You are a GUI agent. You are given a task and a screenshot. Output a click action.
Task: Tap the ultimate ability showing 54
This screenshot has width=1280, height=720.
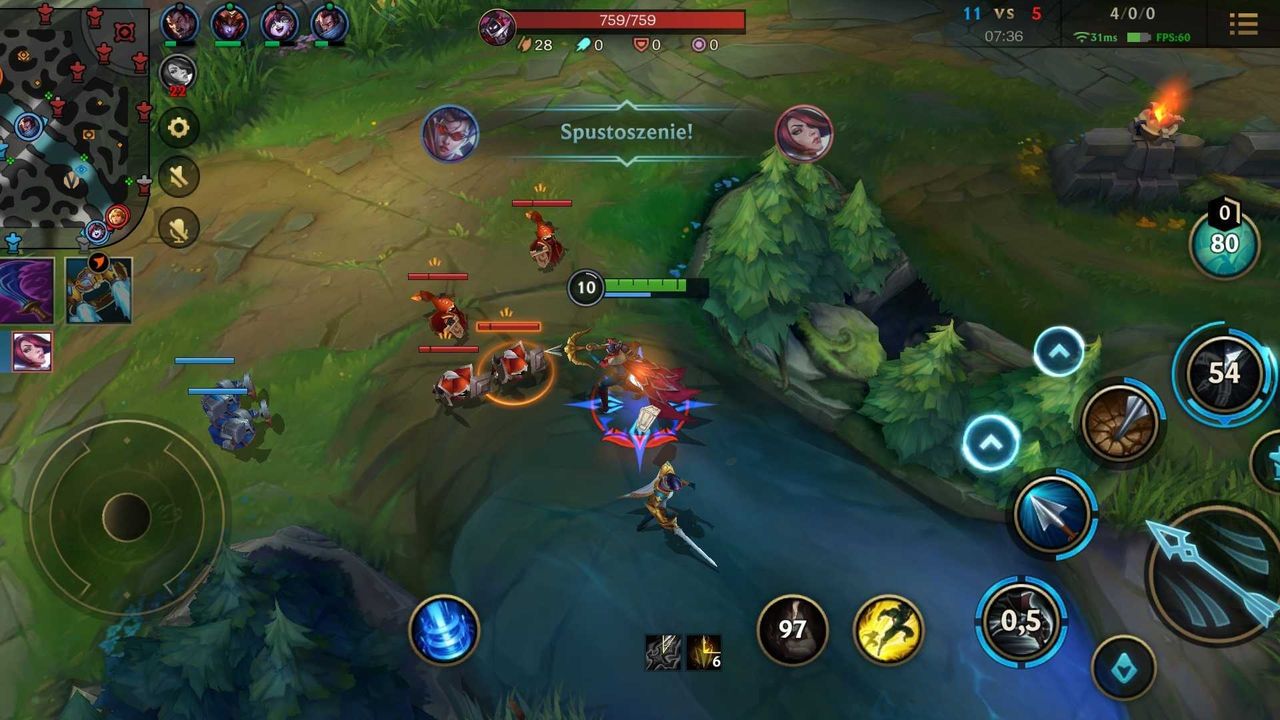point(1223,373)
